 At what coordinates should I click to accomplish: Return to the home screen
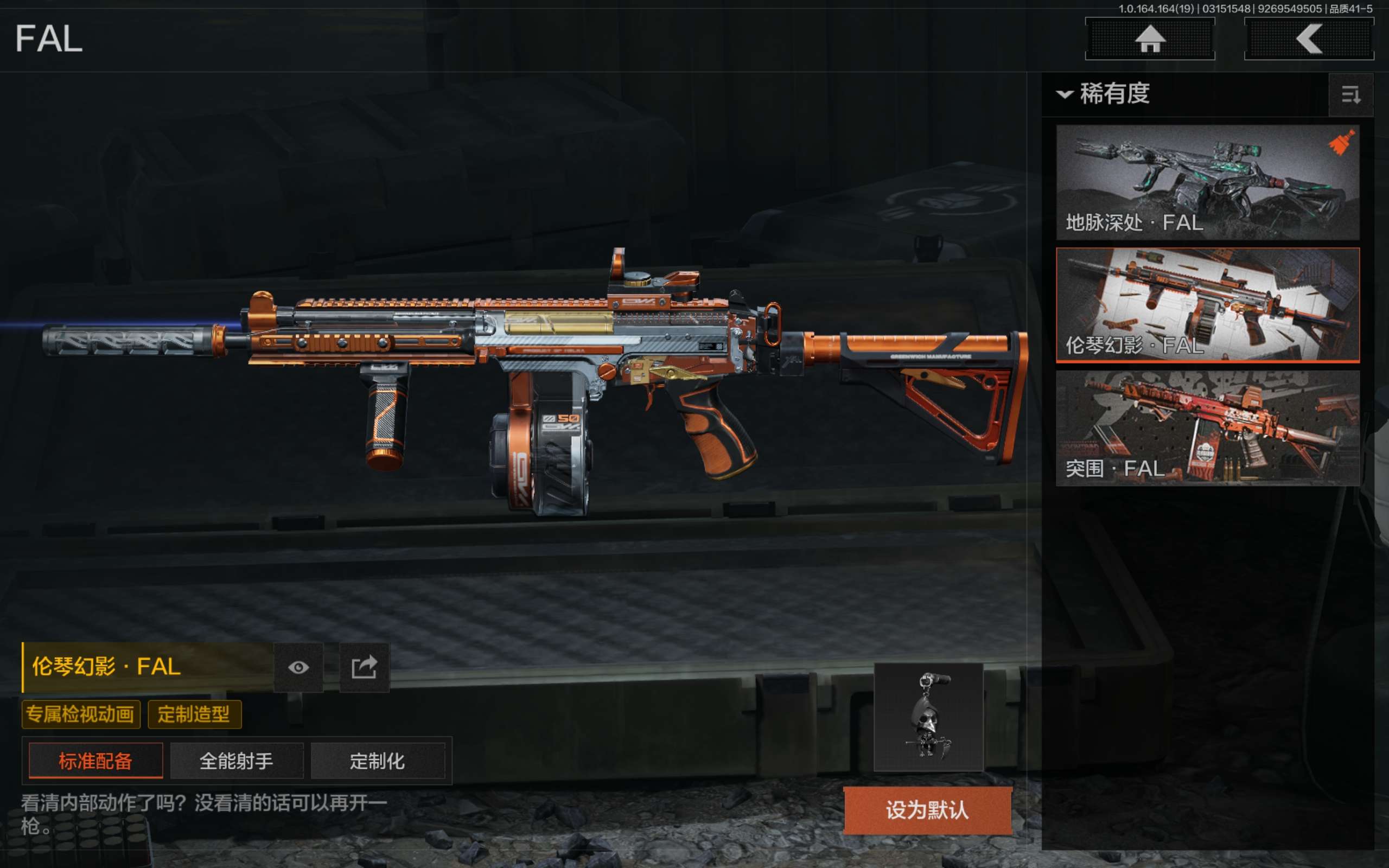[1150, 39]
